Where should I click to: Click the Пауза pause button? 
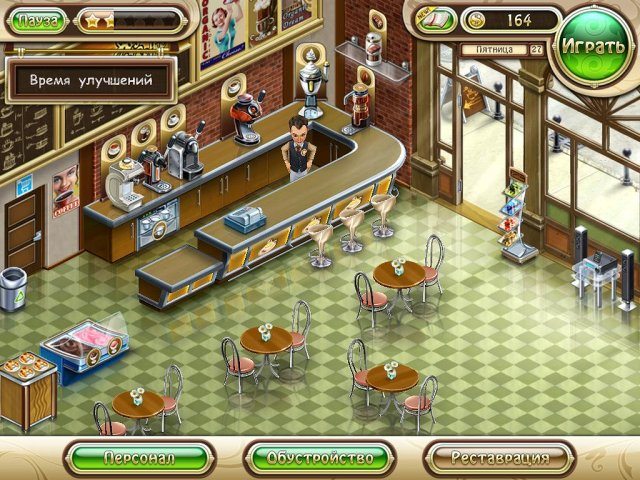click(39, 20)
